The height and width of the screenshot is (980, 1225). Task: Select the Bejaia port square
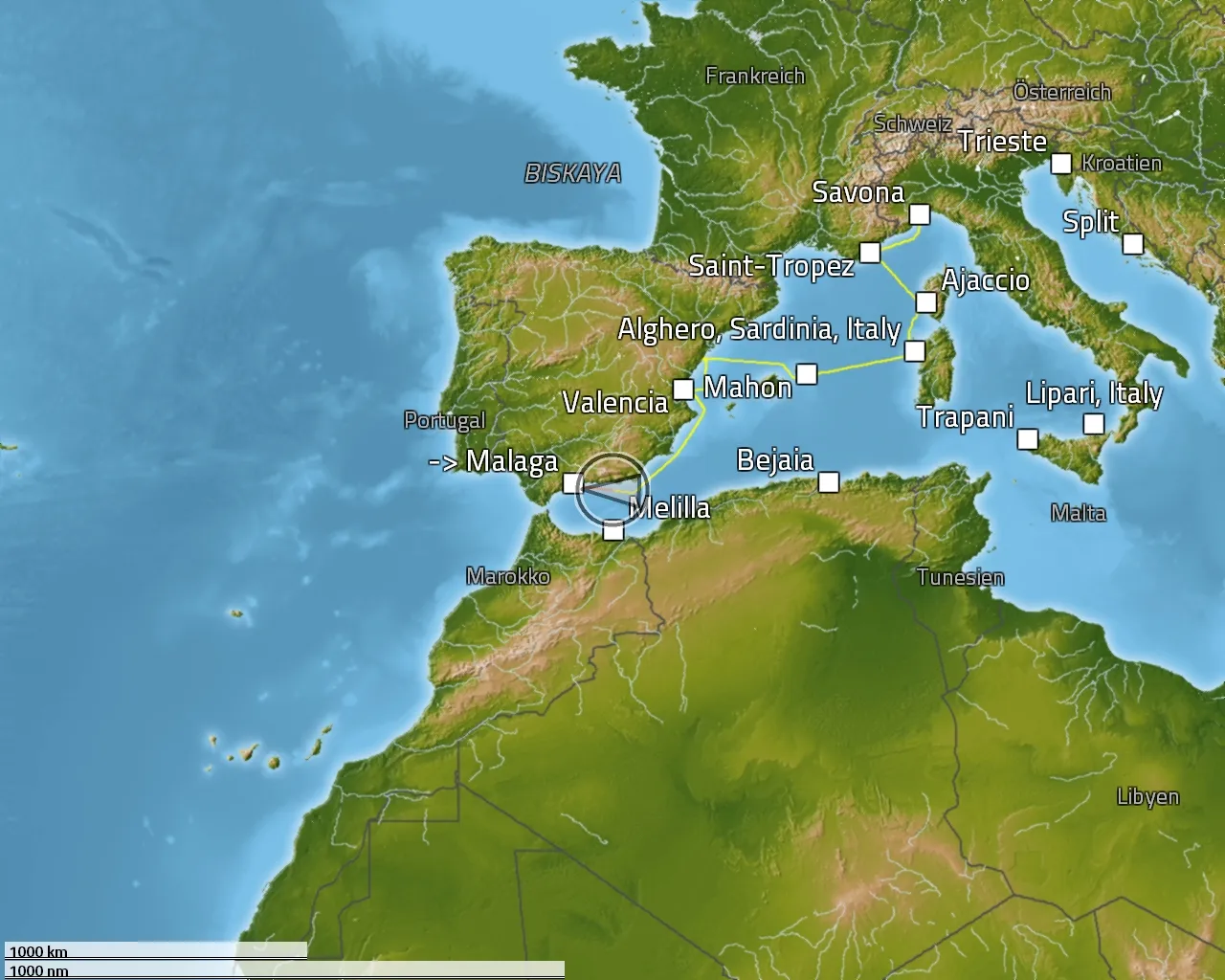[829, 481]
